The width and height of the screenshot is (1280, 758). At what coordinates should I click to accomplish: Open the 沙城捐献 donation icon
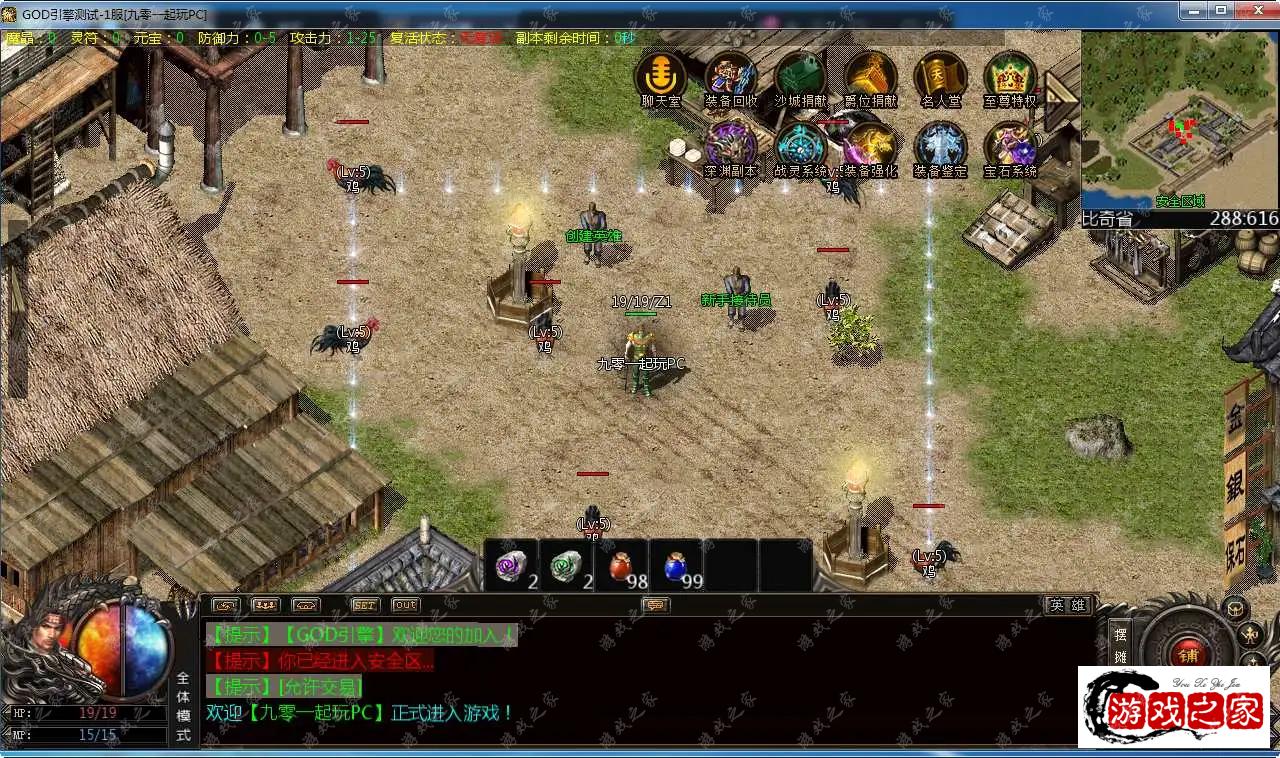[800, 77]
